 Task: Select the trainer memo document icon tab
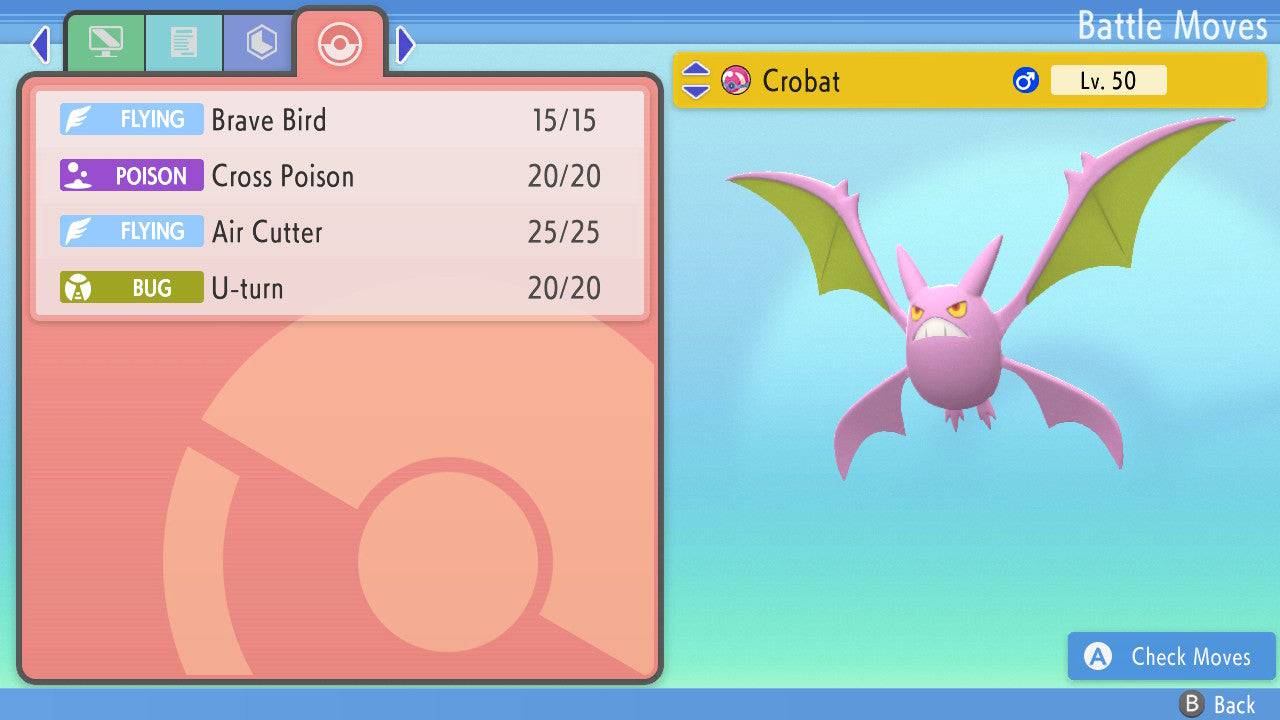click(183, 43)
